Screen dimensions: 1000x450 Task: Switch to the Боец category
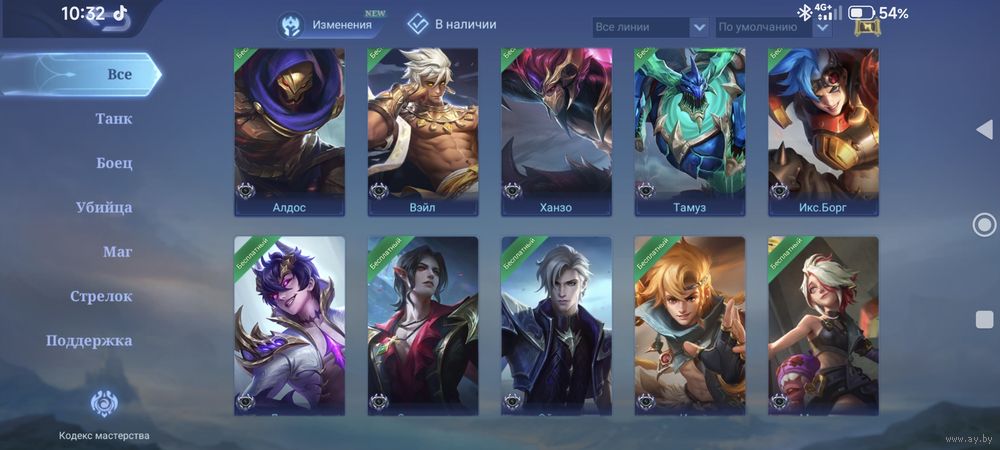tap(114, 163)
